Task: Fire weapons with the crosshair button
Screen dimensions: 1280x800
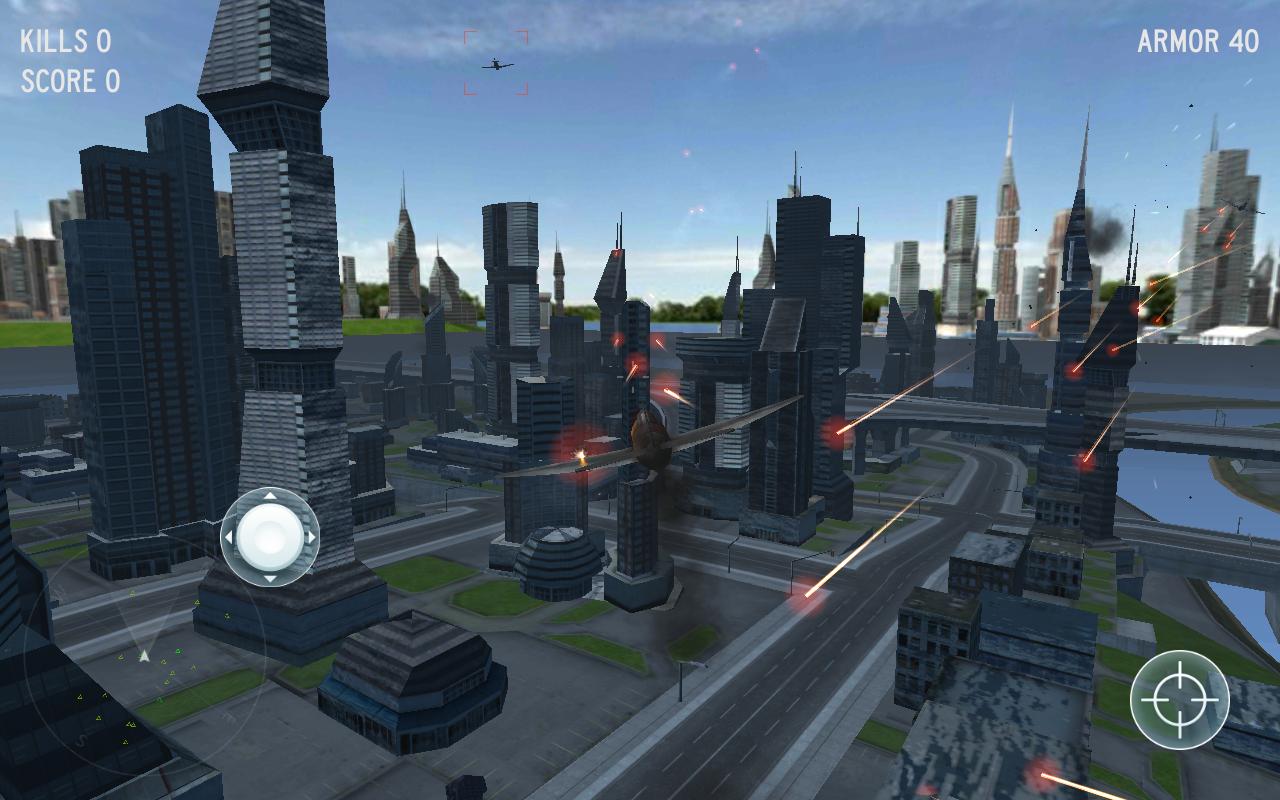Action: (x=1179, y=699)
